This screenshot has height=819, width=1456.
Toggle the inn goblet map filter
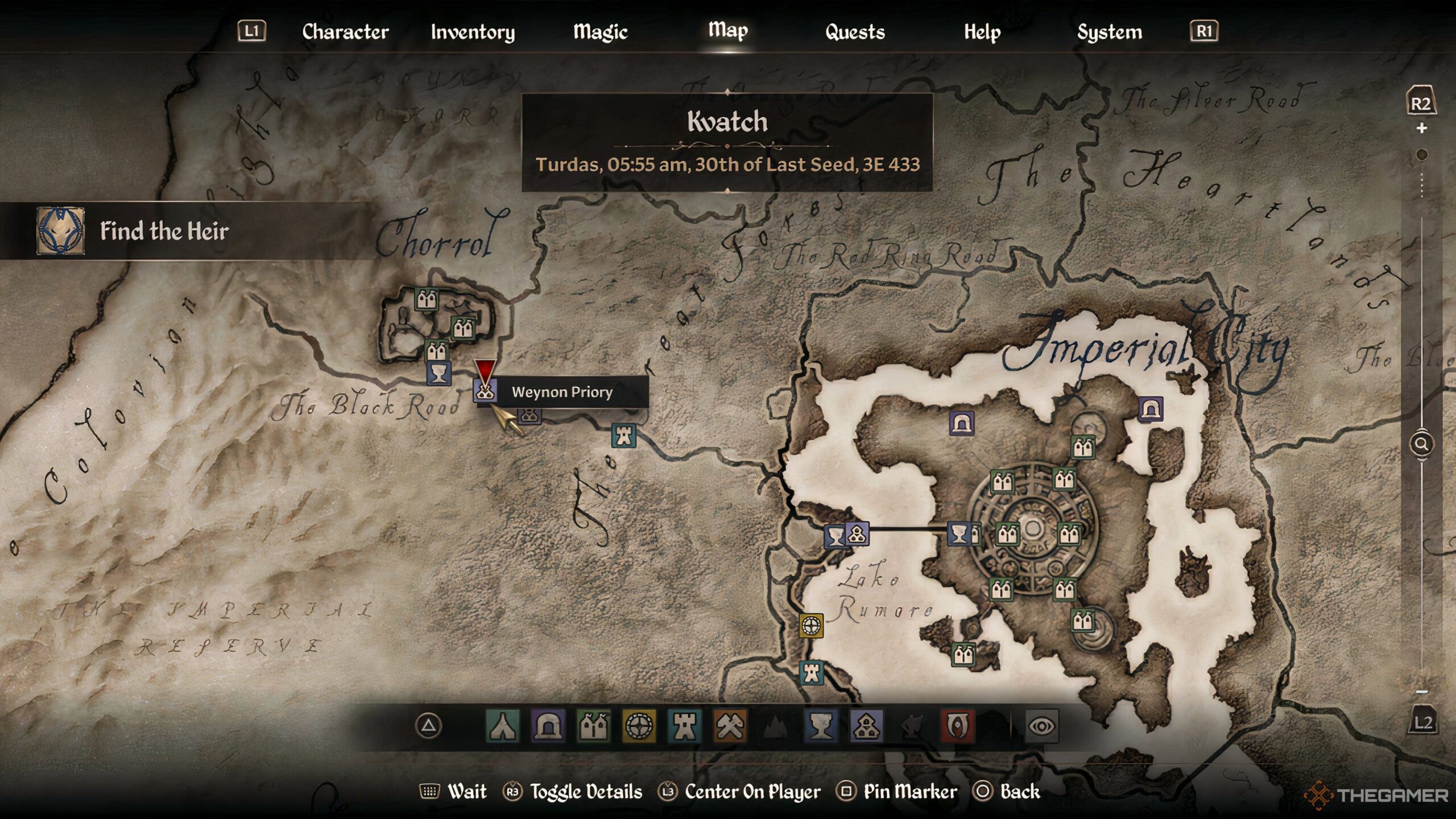[x=821, y=726]
